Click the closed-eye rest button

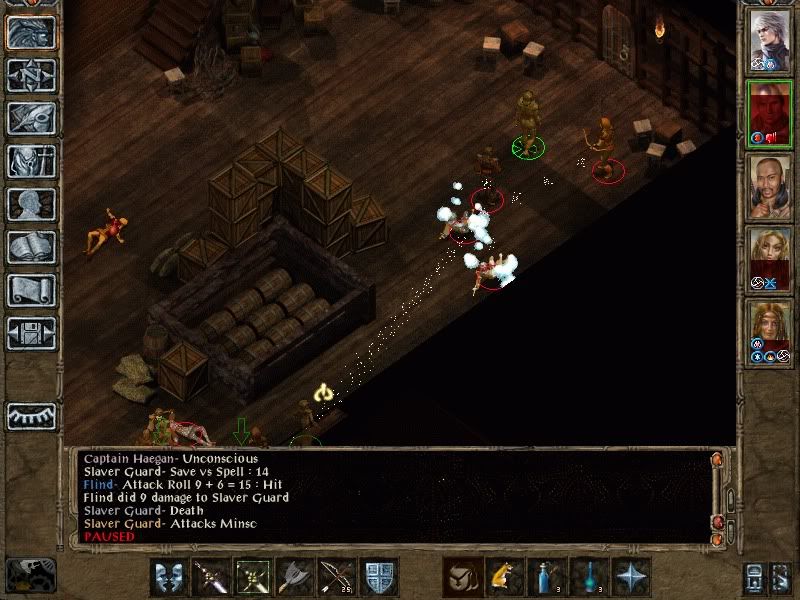31,416
